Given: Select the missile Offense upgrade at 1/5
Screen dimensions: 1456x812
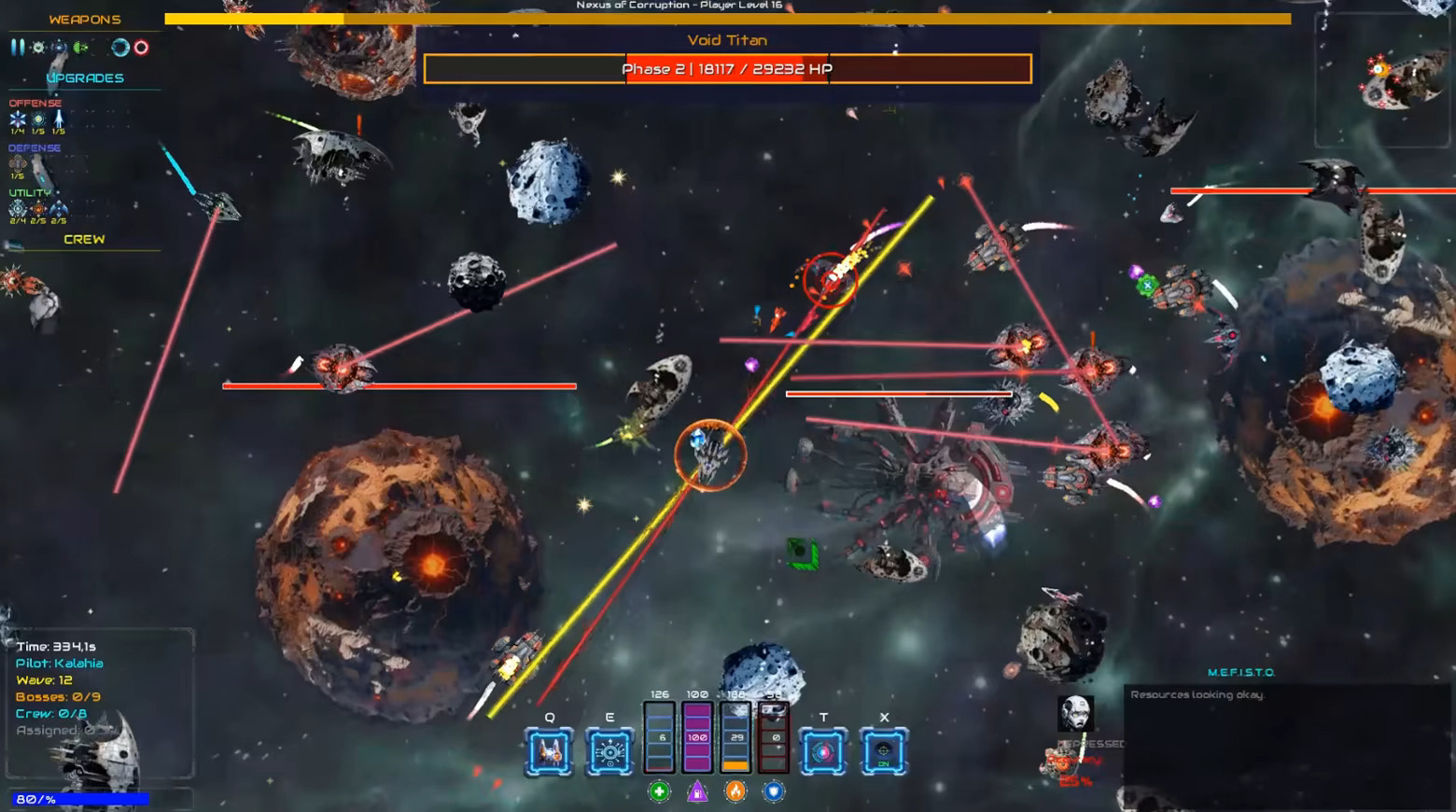Looking at the screenshot, I should pyautogui.click(x=58, y=119).
